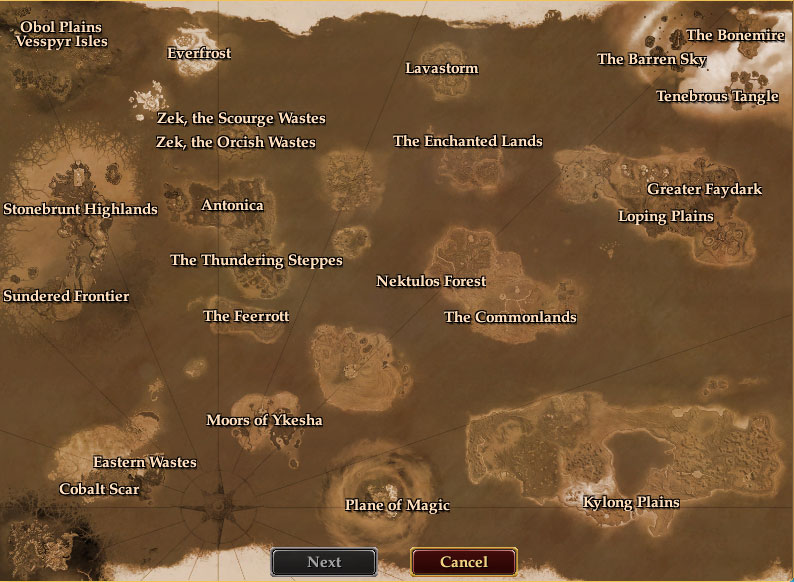
Task: Click the Next button
Action: click(324, 562)
